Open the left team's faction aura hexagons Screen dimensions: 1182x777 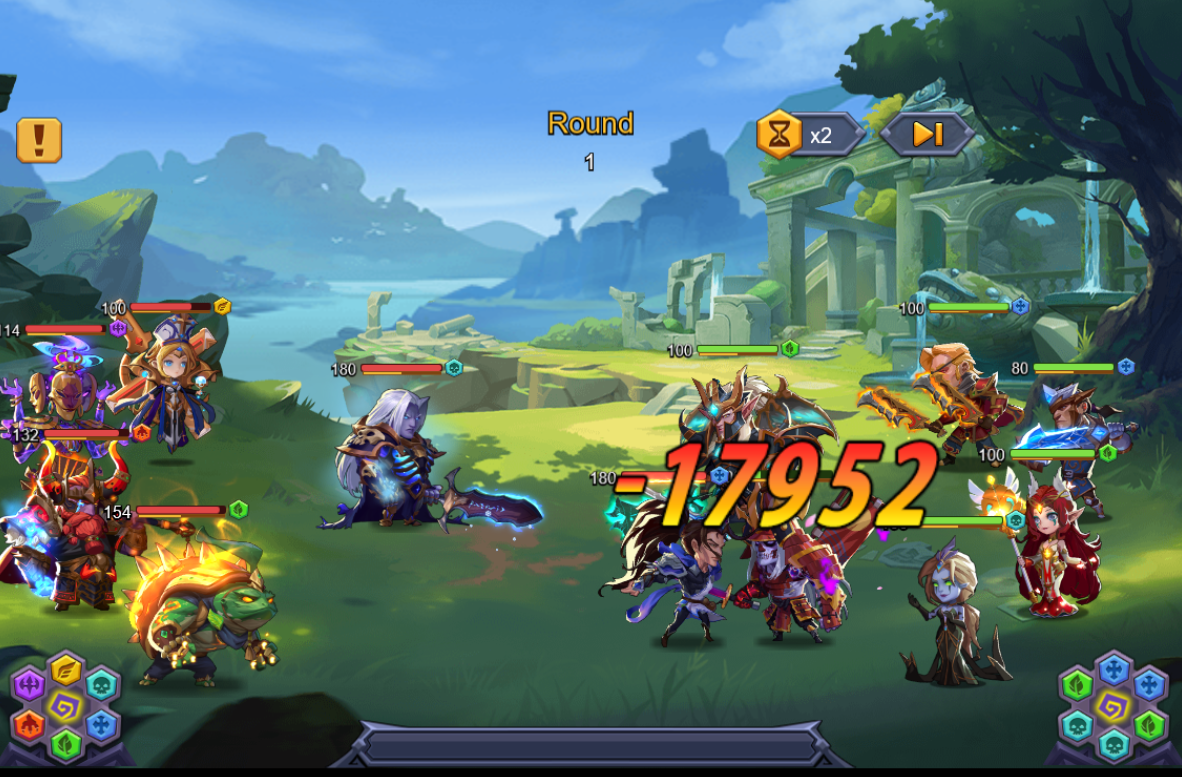click(65, 706)
